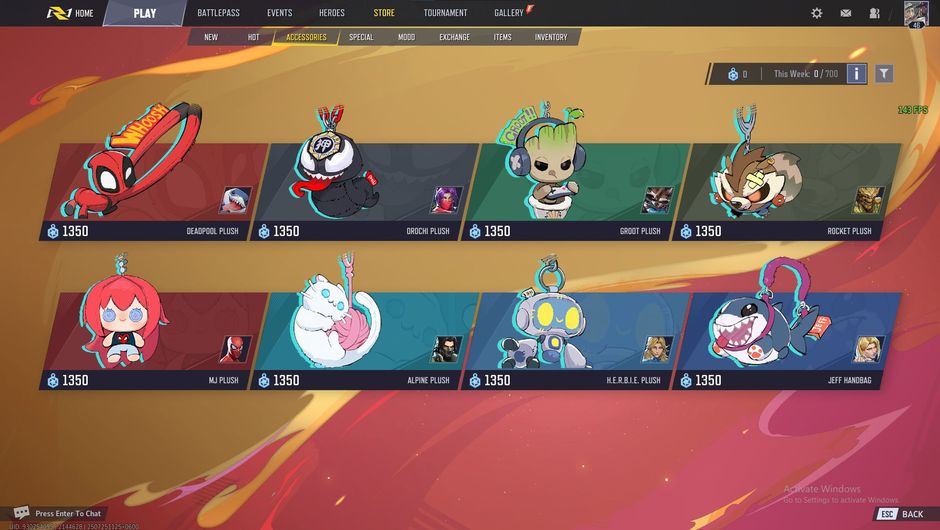Open the Gallery tab
This screenshot has width=940, height=530.
tap(509, 13)
